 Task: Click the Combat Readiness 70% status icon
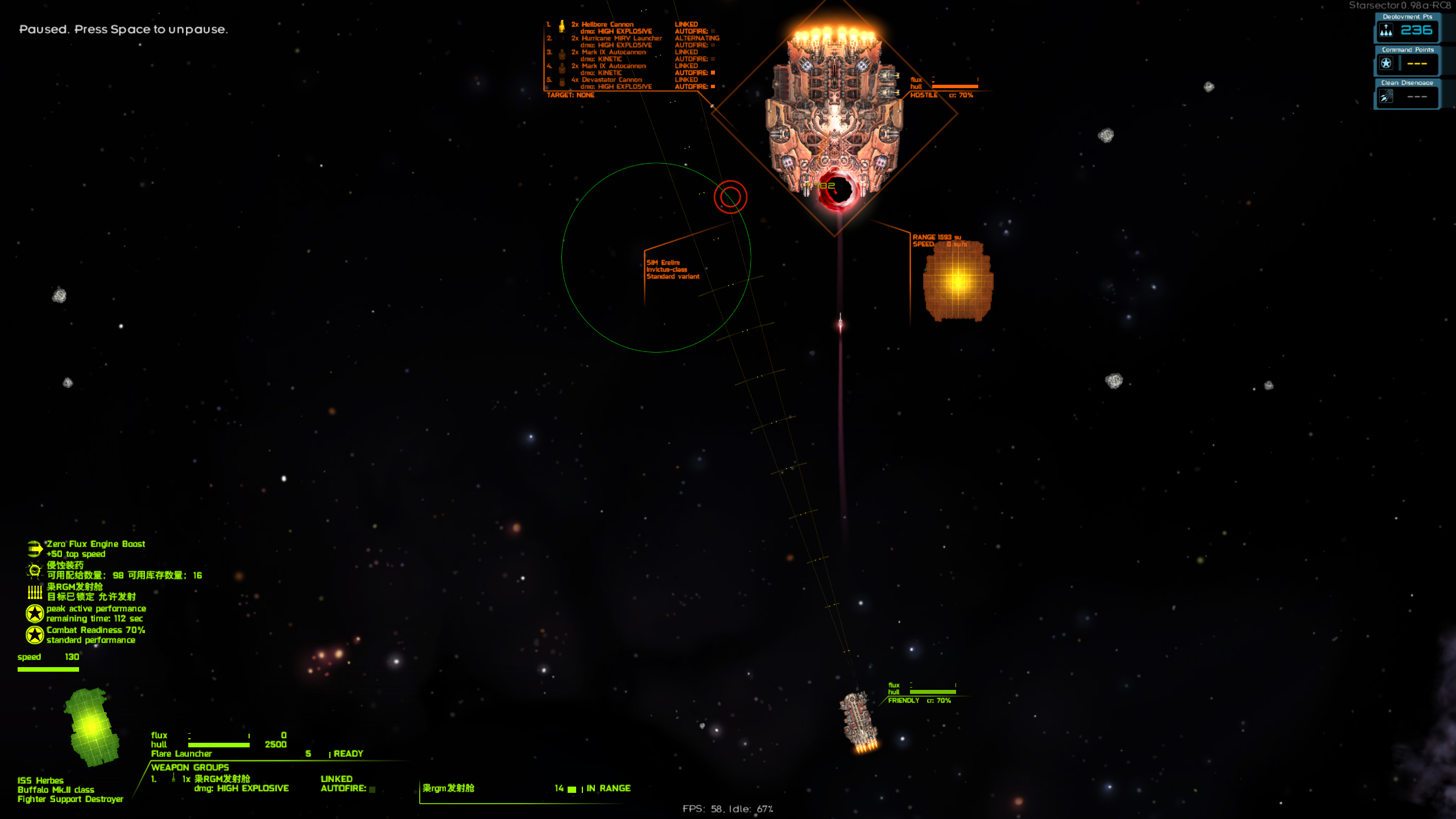pos(35,635)
